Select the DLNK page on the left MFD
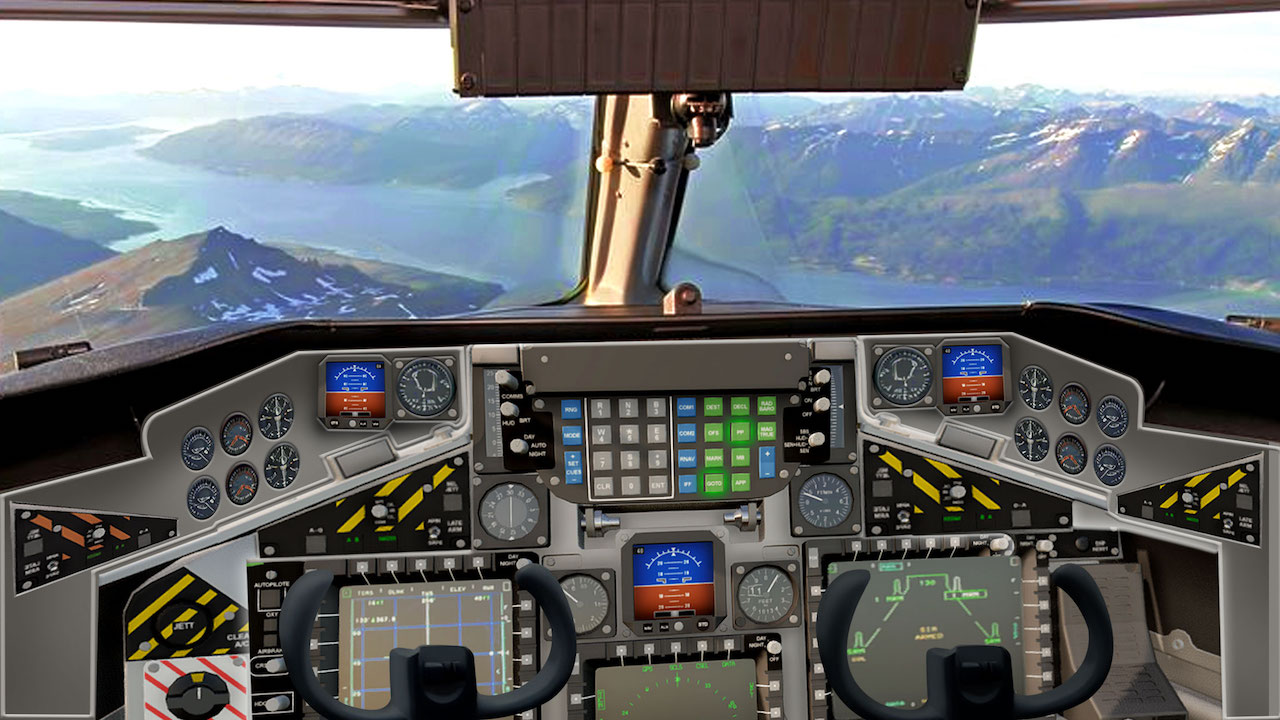This screenshot has height=720, width=1280. pyautogui.click(x=392, y=565)
